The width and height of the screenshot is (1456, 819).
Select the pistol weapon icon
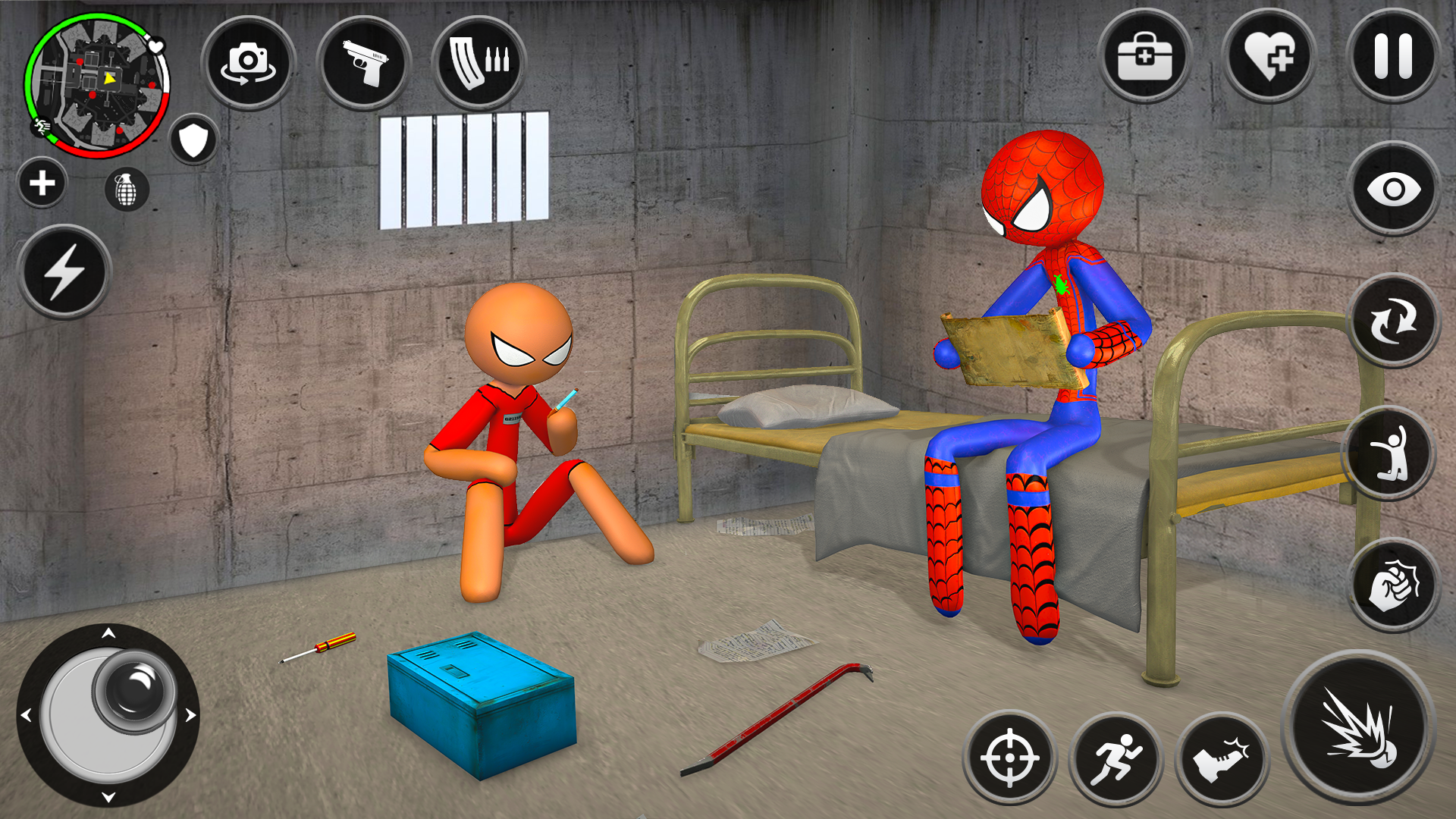[x=362, y=64]
